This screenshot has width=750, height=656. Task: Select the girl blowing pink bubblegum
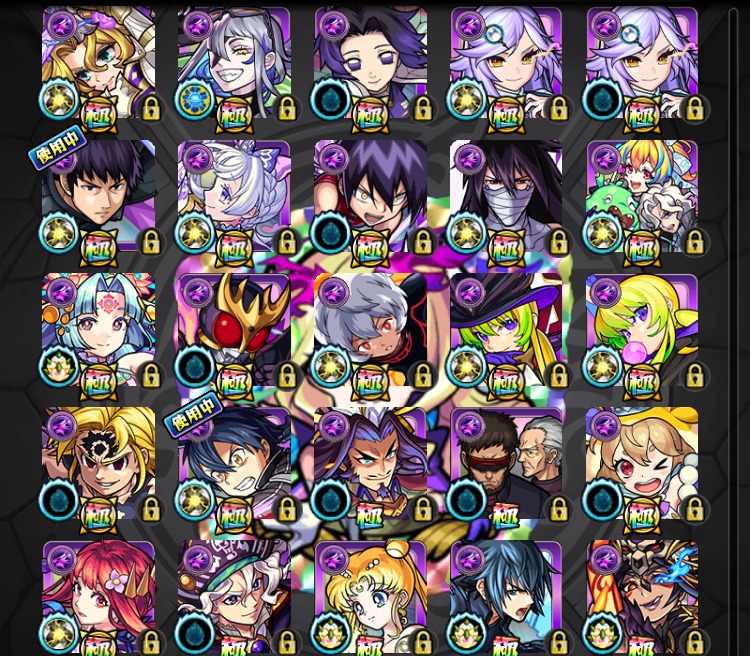pyautogui.click(x=642, y=330)
